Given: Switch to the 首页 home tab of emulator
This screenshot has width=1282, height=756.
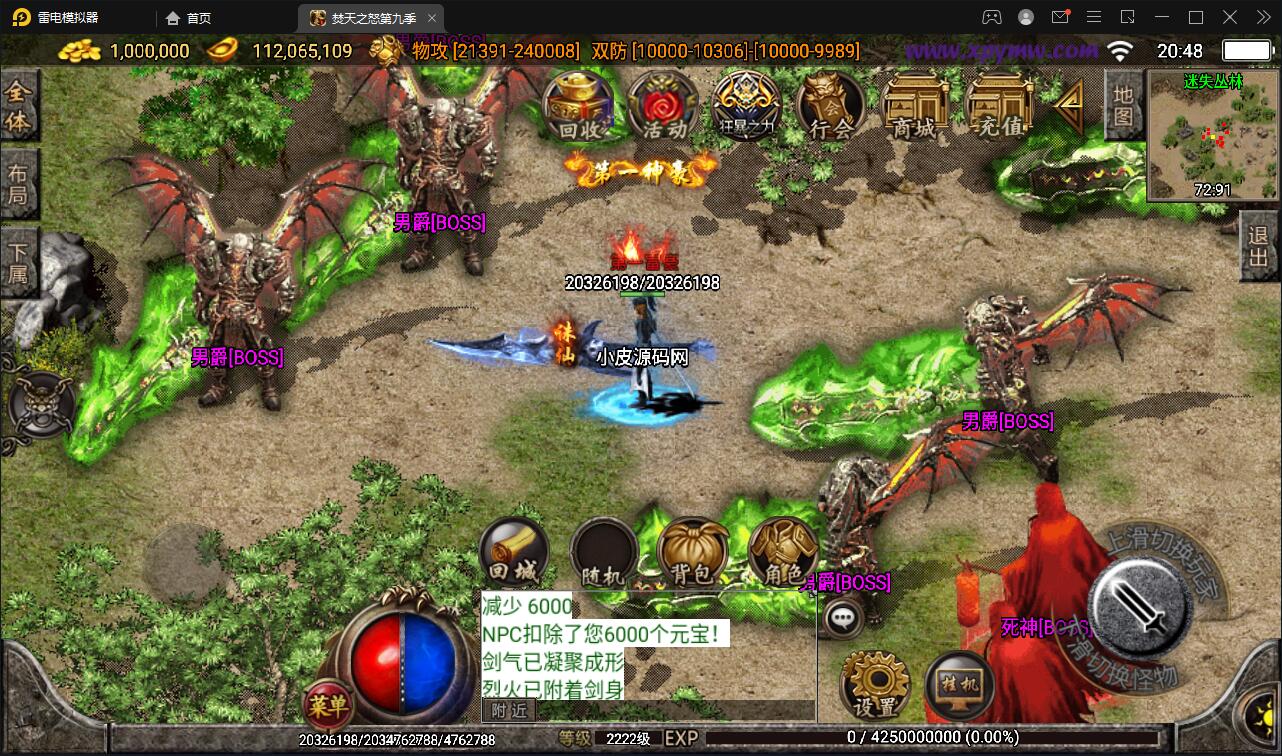Looking at the screenshot, I should pos(189,18).
